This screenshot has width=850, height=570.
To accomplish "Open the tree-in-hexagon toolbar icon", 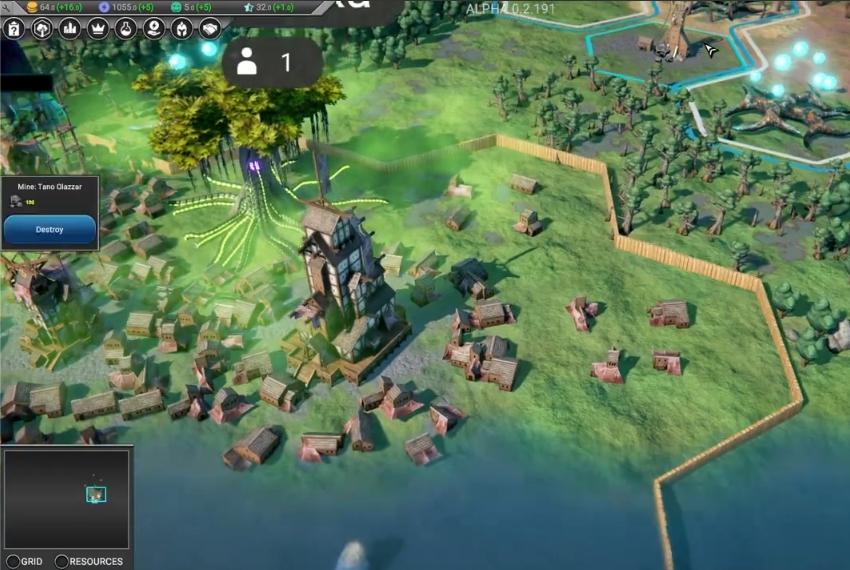I will pyautogui.click(x=42, y=28).
